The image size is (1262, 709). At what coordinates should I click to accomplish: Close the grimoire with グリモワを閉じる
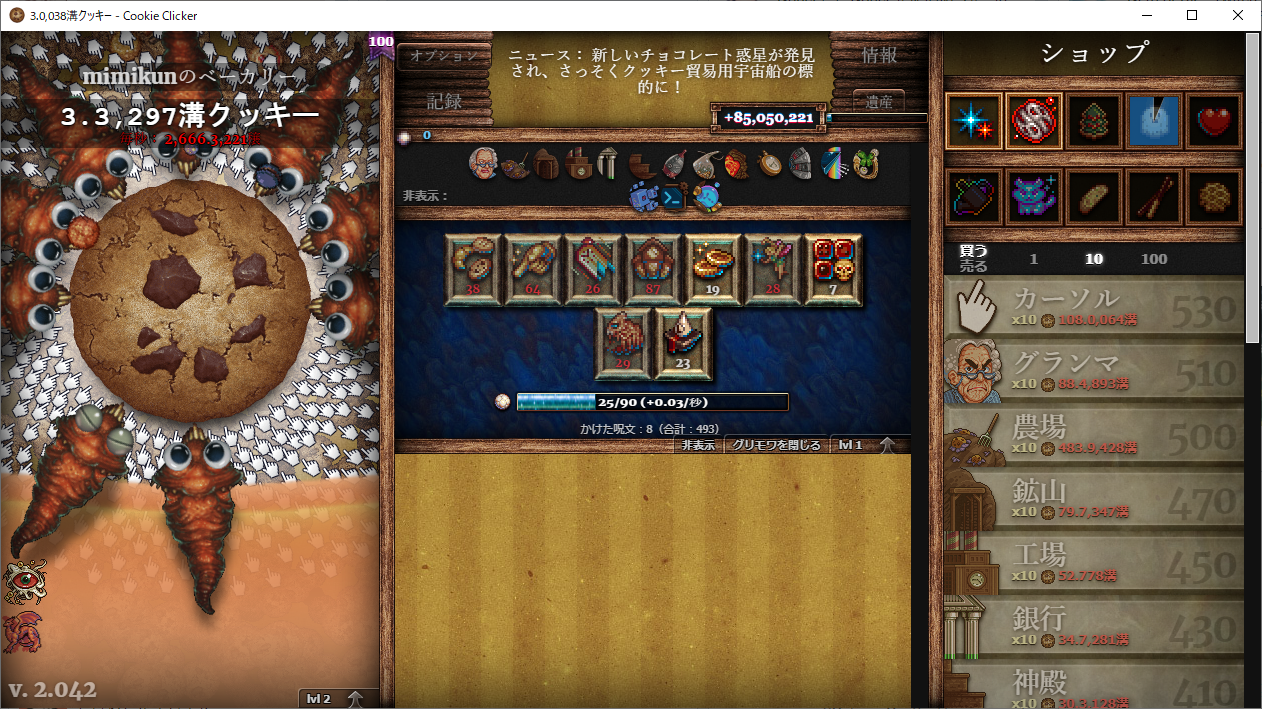[776, 445]
